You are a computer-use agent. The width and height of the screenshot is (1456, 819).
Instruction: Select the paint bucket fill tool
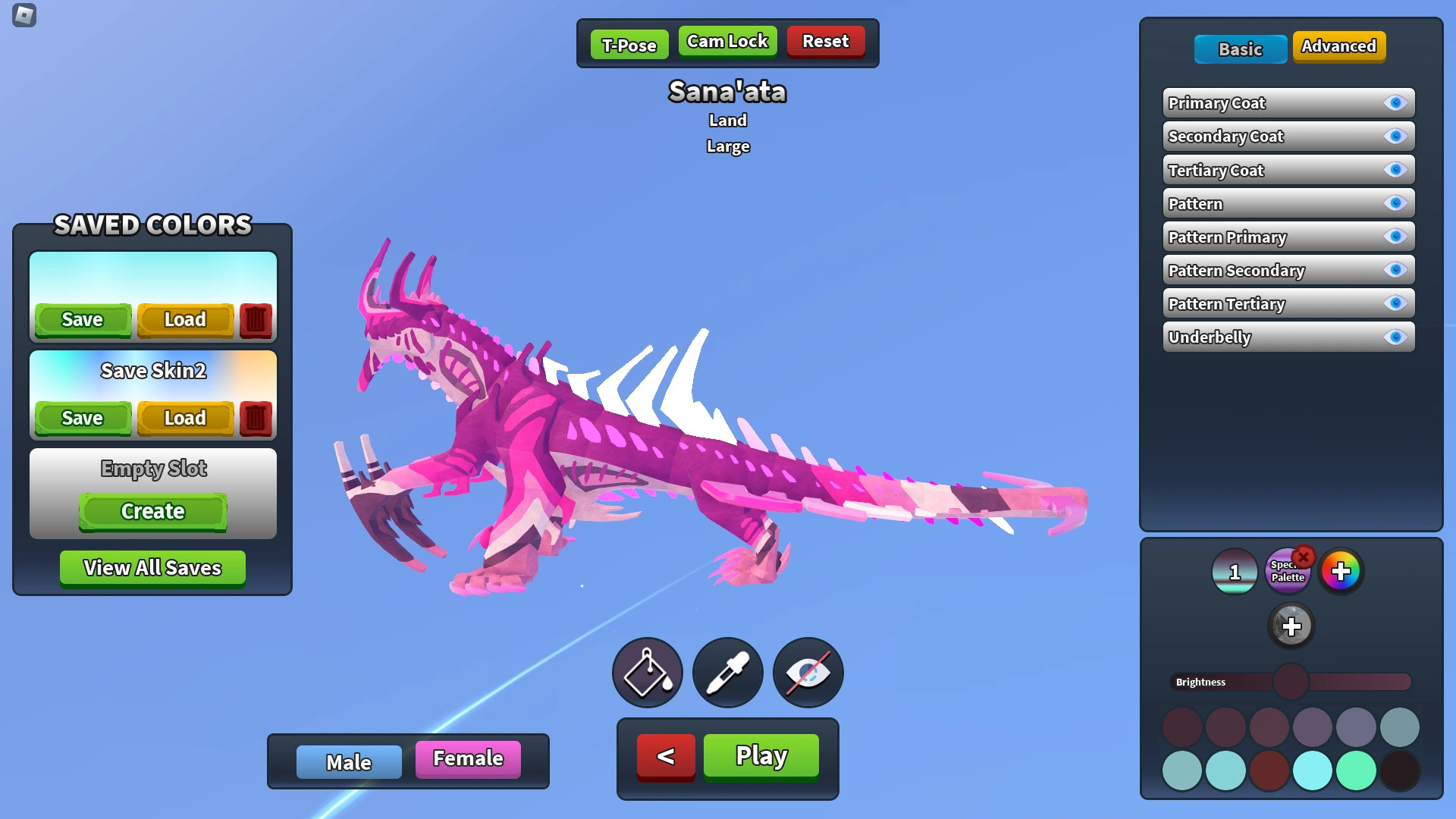647,672
